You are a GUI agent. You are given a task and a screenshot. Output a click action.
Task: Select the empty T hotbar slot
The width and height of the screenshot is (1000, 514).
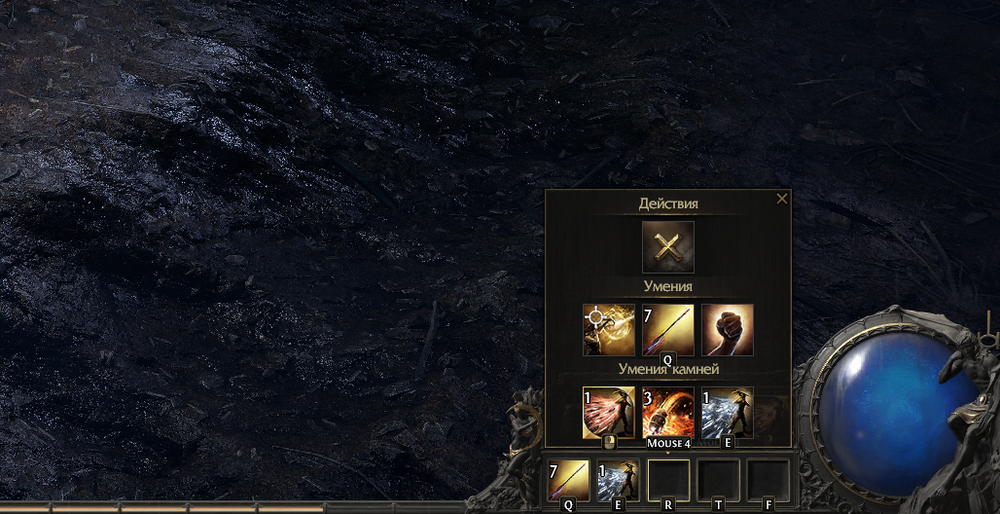(718, 480)
